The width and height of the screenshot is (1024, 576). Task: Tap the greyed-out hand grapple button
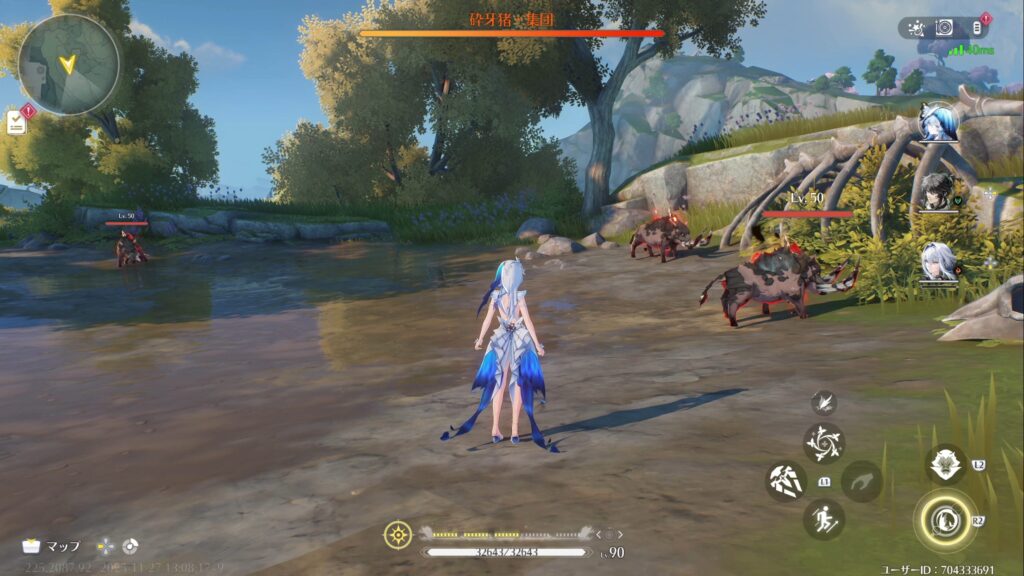pos(861,481)
